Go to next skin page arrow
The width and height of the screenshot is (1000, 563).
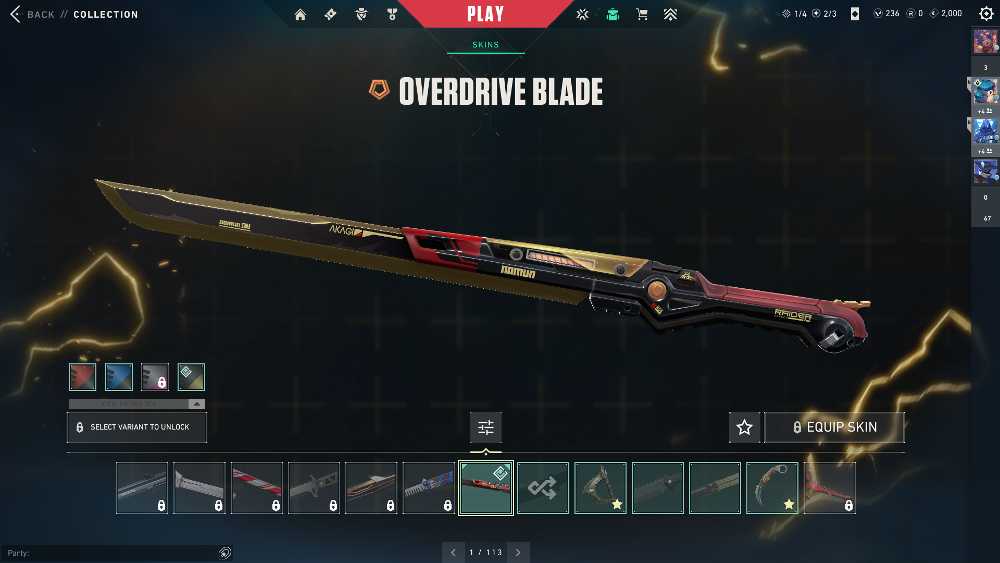518,552
